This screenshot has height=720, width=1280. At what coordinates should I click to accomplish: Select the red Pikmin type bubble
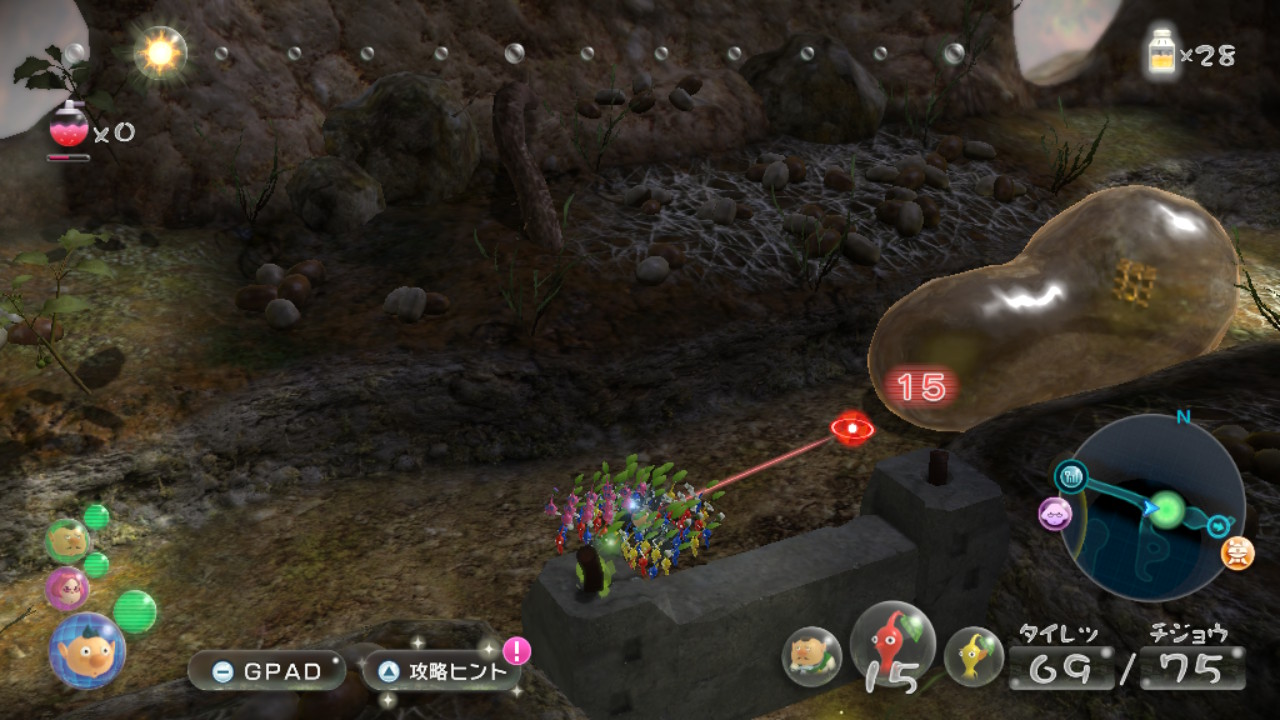892,646
